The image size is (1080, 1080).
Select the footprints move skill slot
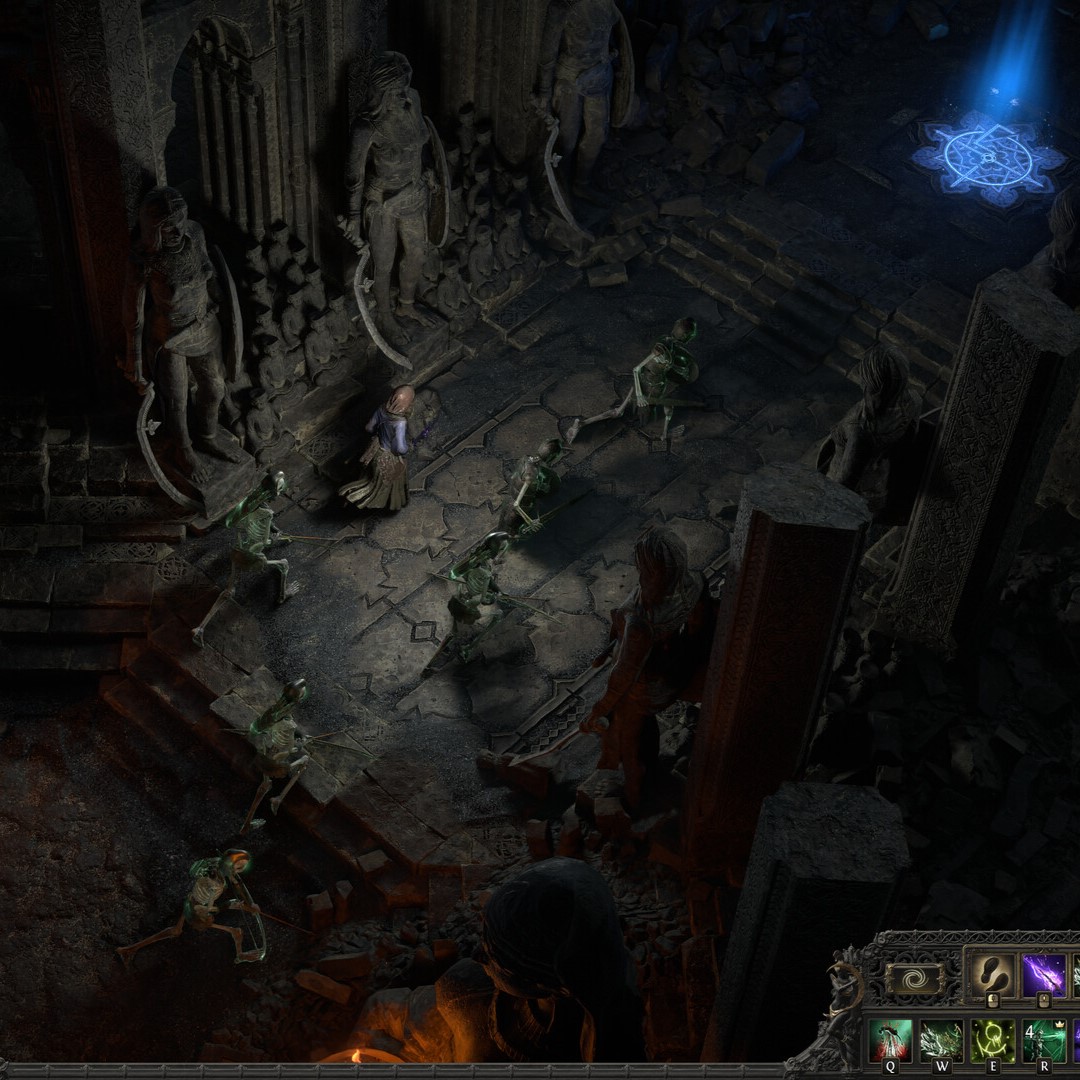coord(993,975)
